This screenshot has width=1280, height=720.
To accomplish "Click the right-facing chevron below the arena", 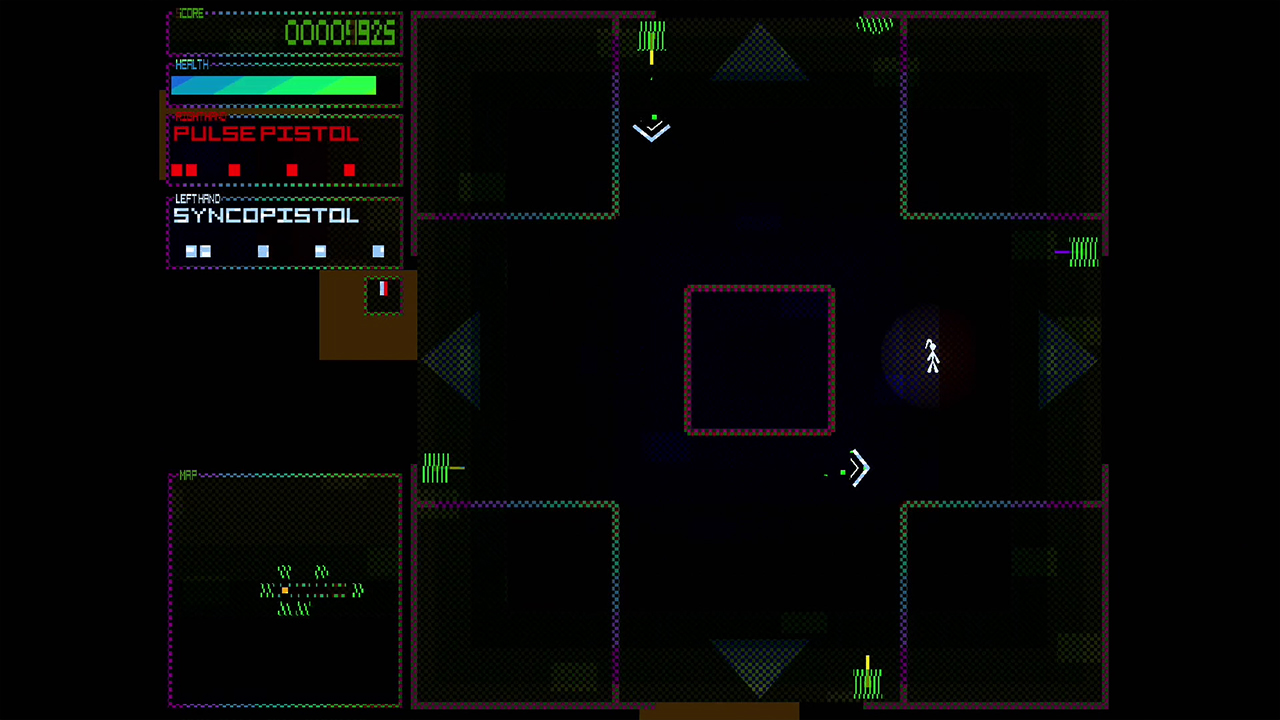I will [859, 468].
